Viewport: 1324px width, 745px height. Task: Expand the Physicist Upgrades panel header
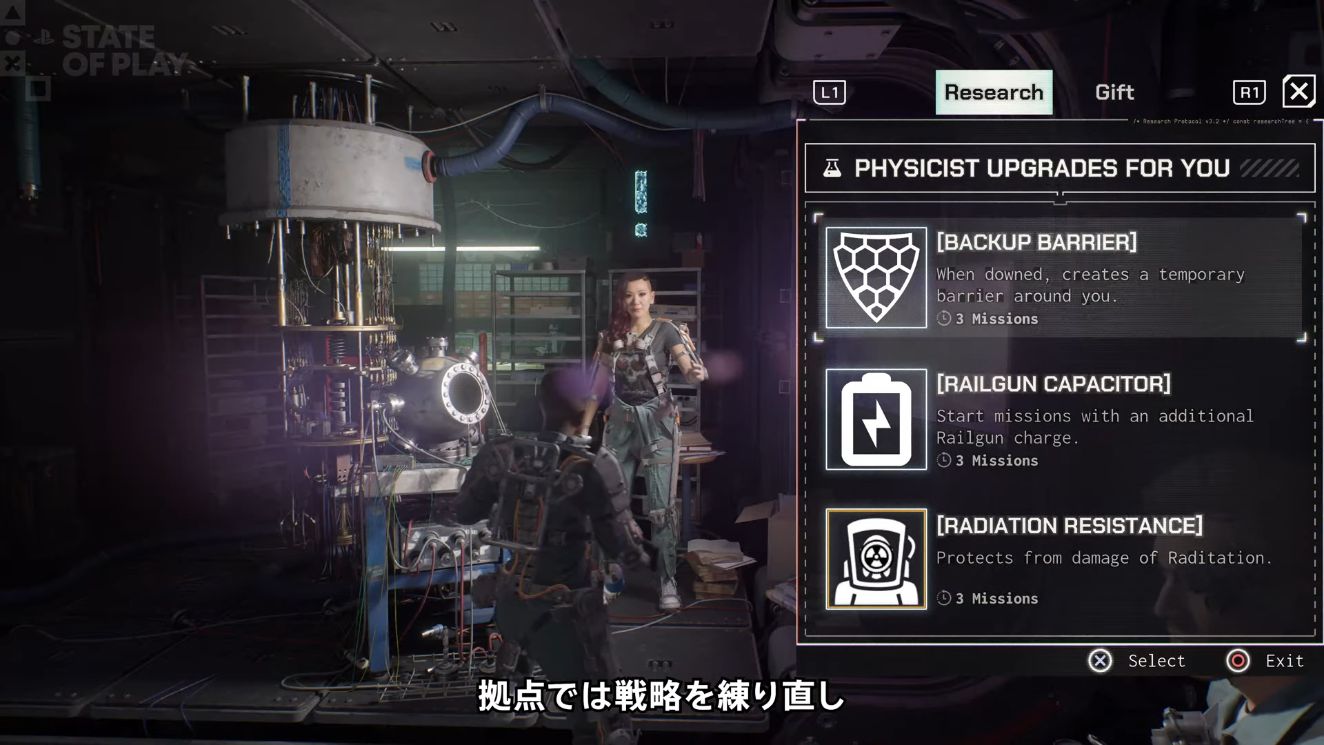point(1060,167)
